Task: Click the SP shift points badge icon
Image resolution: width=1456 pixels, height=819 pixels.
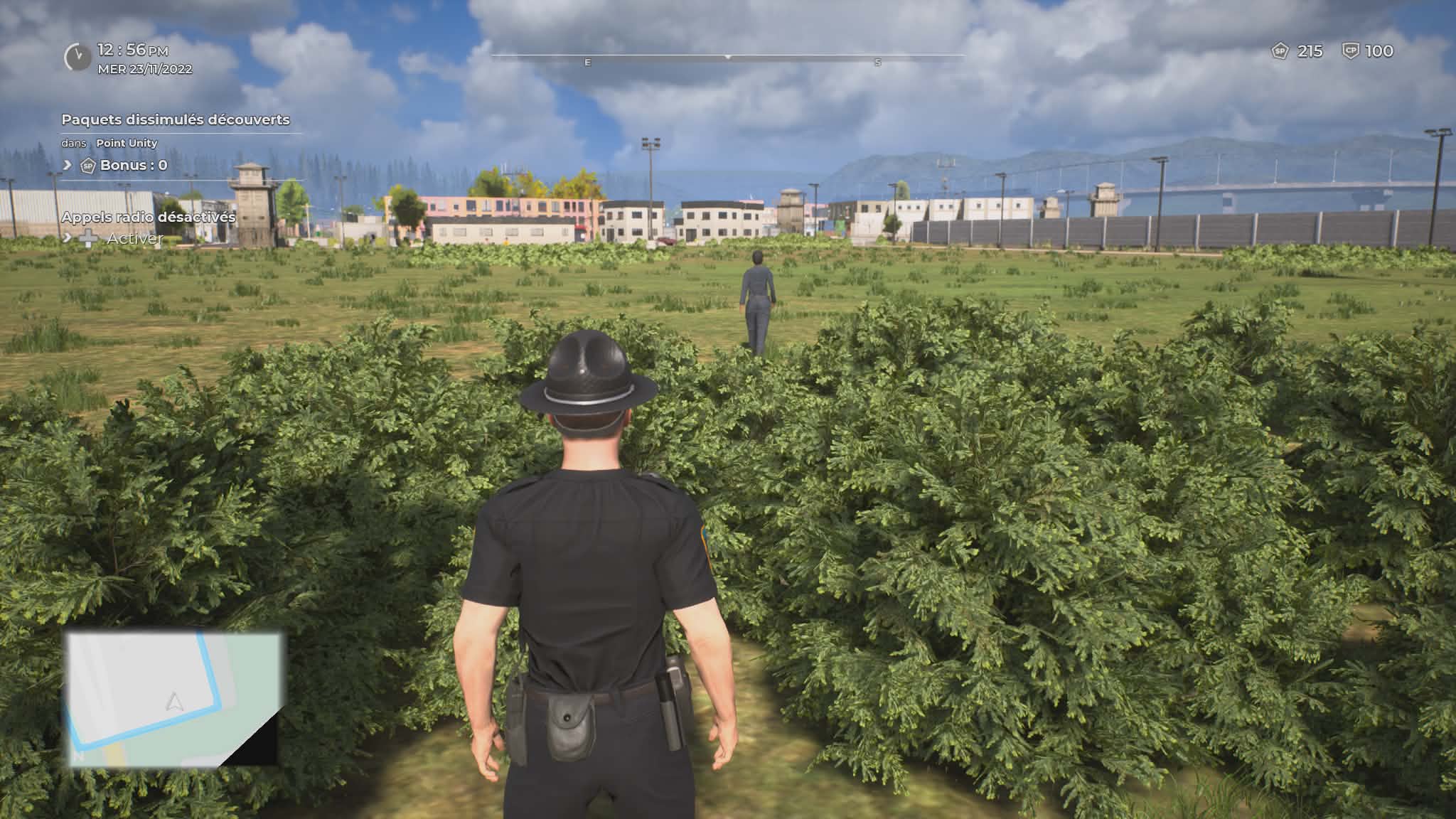Action: (1280, 51)
